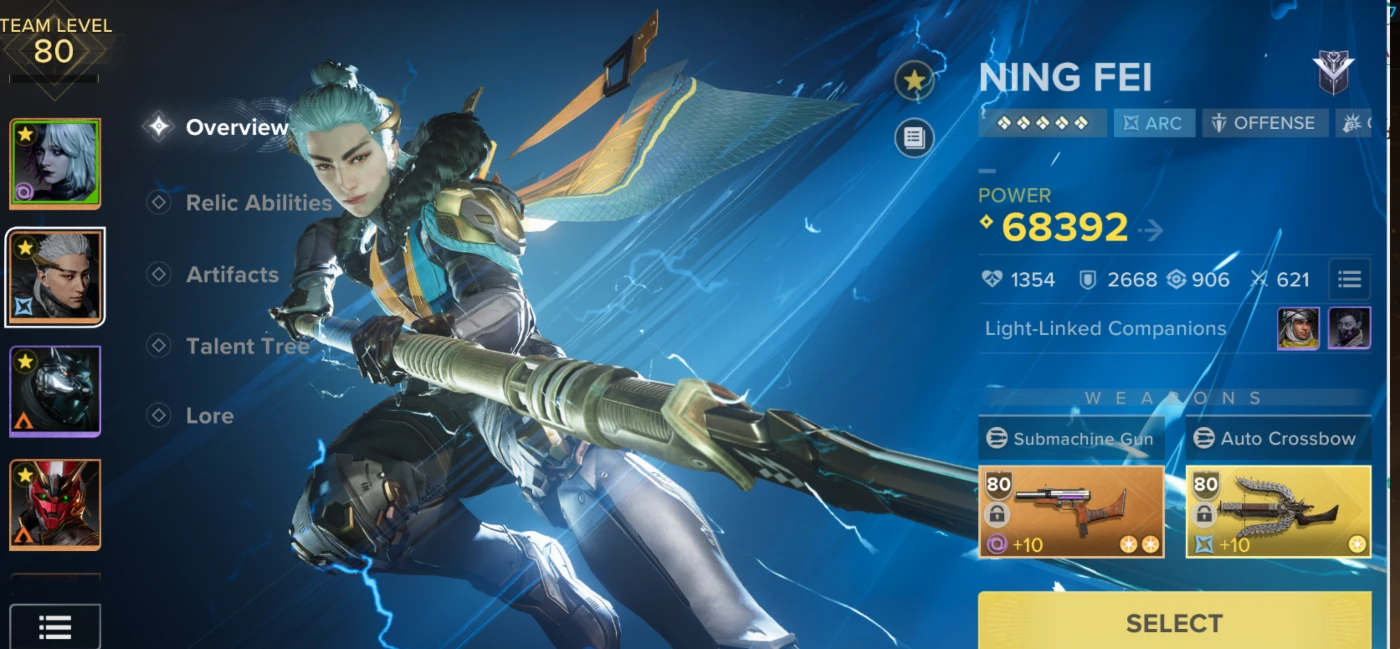View the Lore tab
This screenshot has width=1400, height=649.
209,415
